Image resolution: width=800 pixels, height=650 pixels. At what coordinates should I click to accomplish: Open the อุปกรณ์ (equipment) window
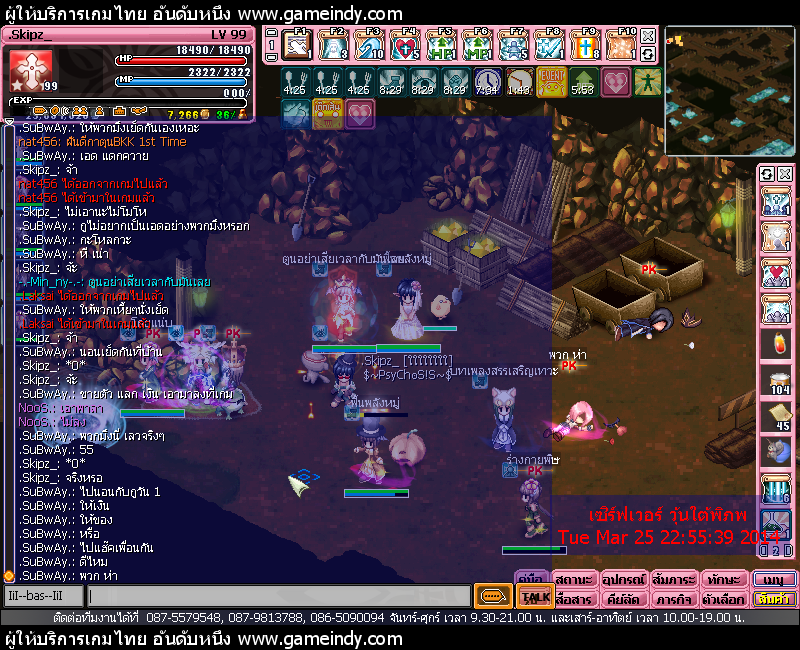tap(624, 579)
